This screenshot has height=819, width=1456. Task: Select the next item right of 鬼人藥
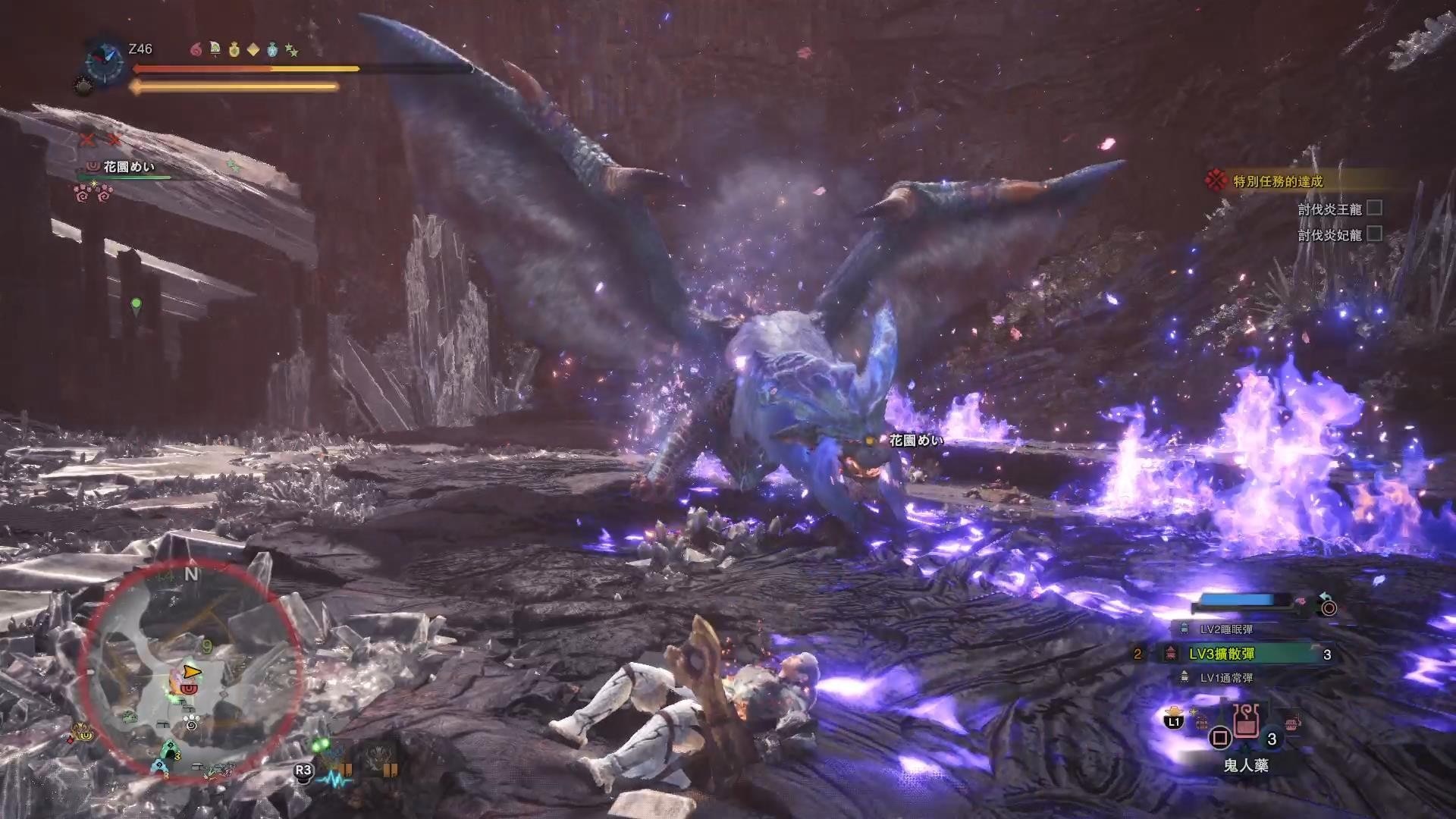1292,720
